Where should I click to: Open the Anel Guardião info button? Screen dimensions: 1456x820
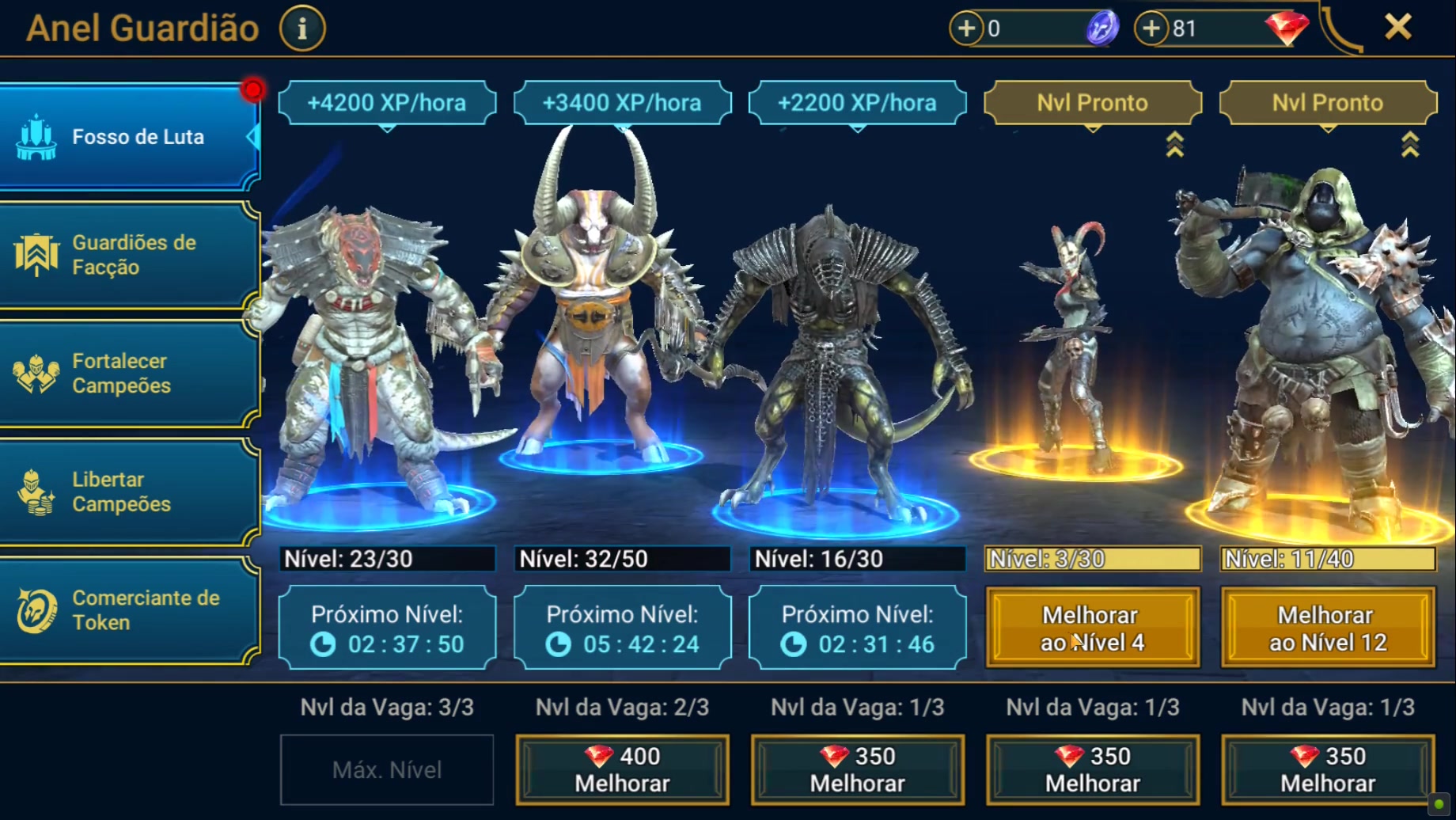coord(302,28)
